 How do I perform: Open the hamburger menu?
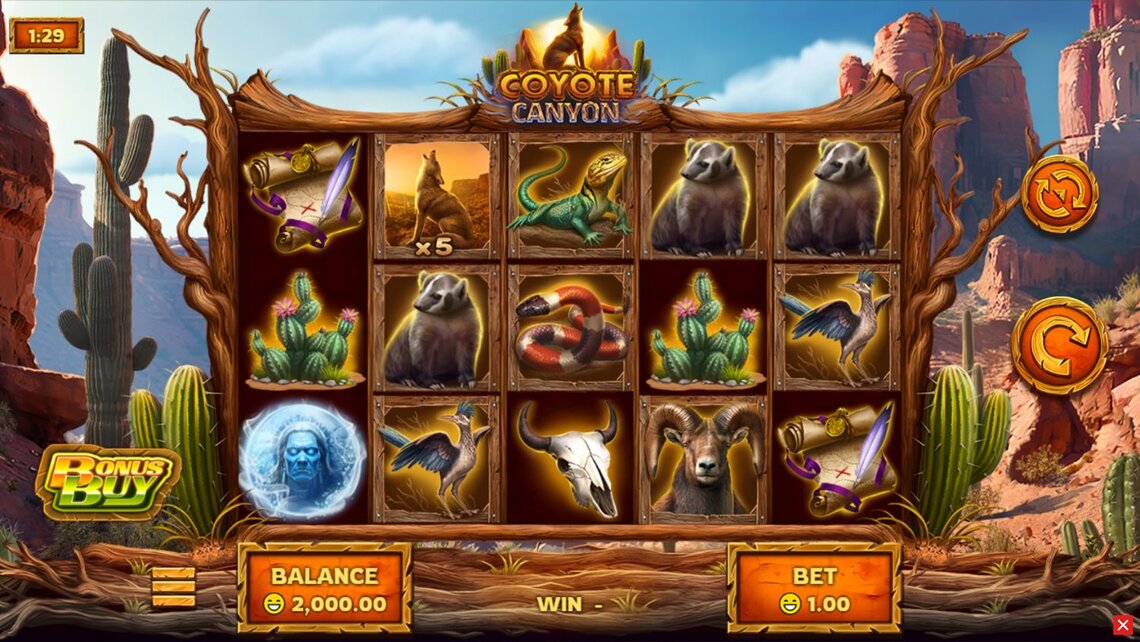[173, 587]
